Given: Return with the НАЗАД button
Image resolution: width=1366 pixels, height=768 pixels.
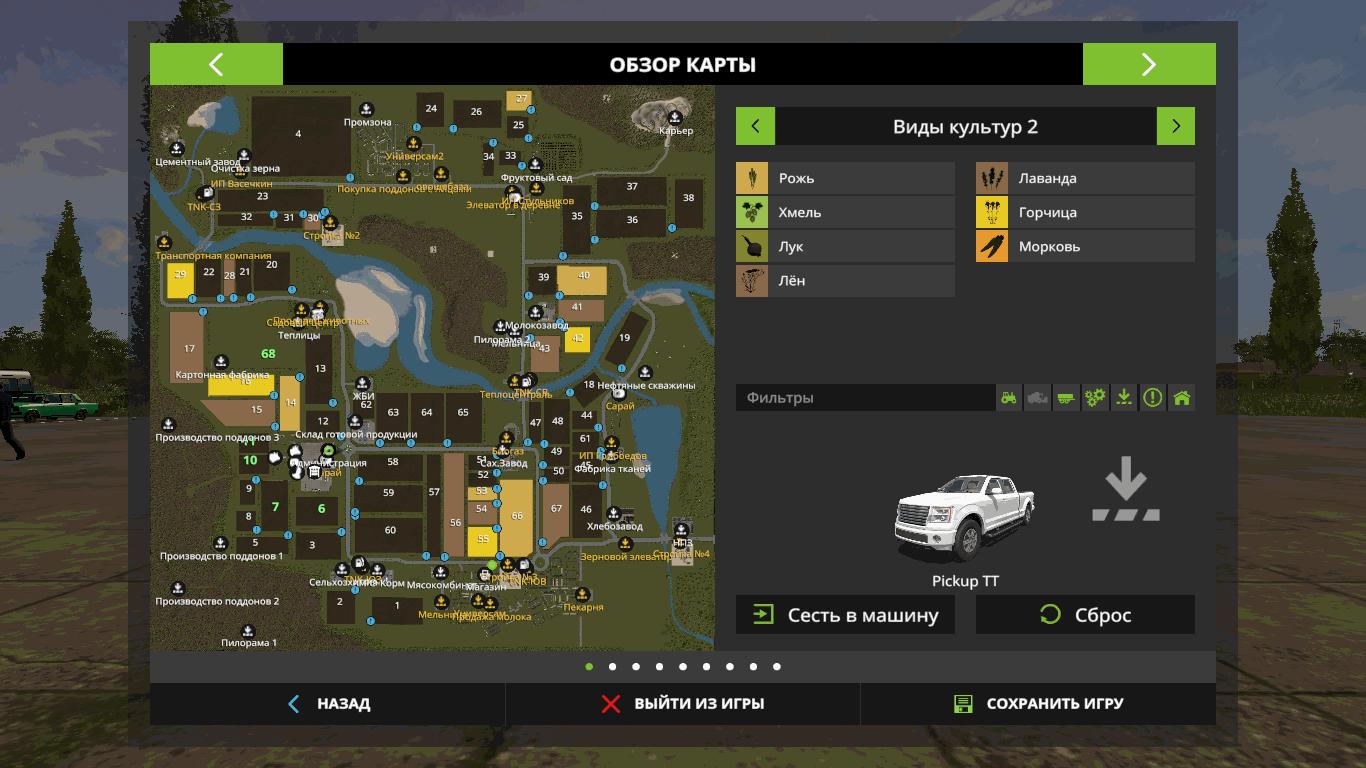Looking at the screenshot, I should click(x=328, y=704).
